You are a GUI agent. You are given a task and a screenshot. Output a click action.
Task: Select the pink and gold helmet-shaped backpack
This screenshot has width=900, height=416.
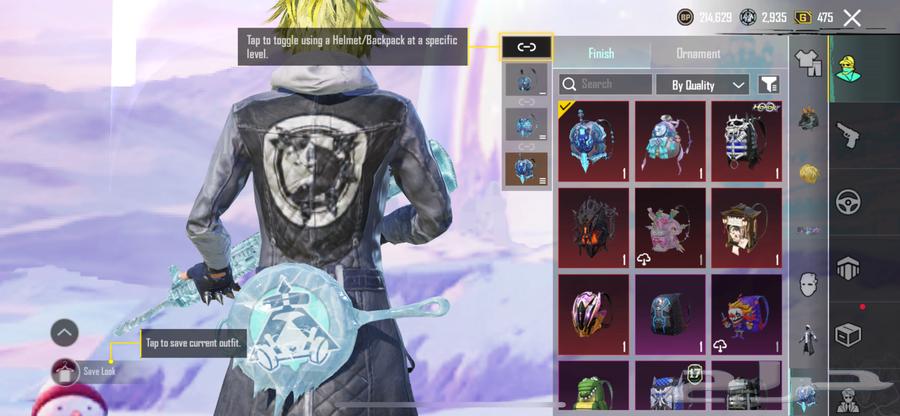593,315
